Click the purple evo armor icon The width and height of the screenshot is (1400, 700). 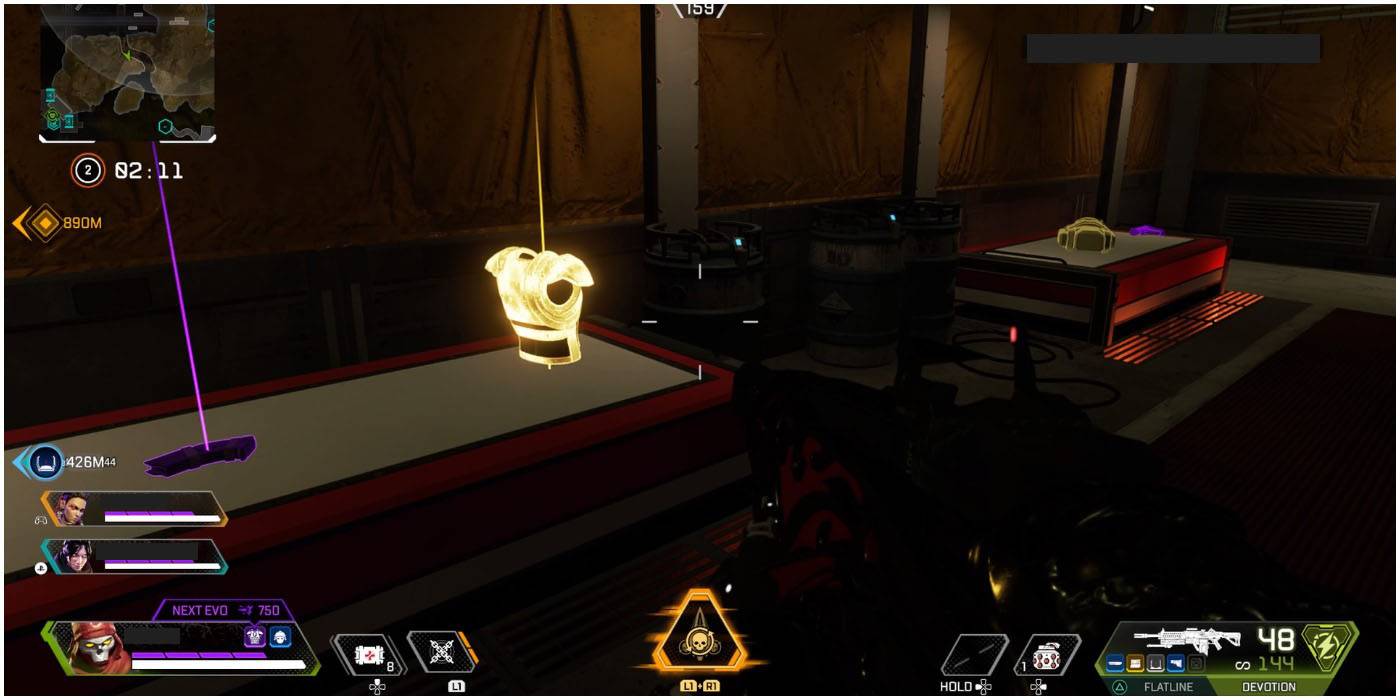255,637
